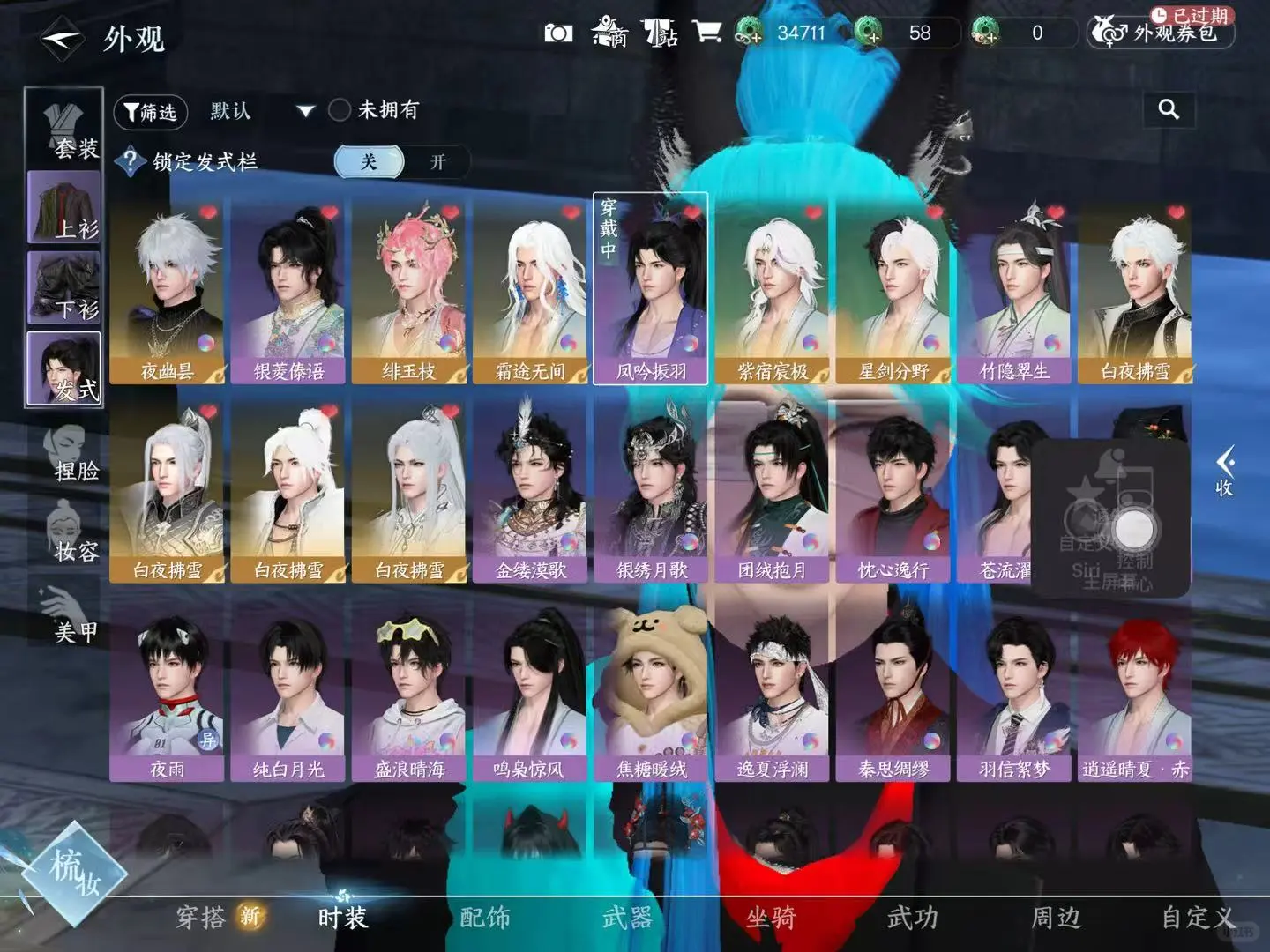Open the 商城 shop icon at top
Image resolution: width=1270 pixels, height=952 pixels.
(609, 33)
